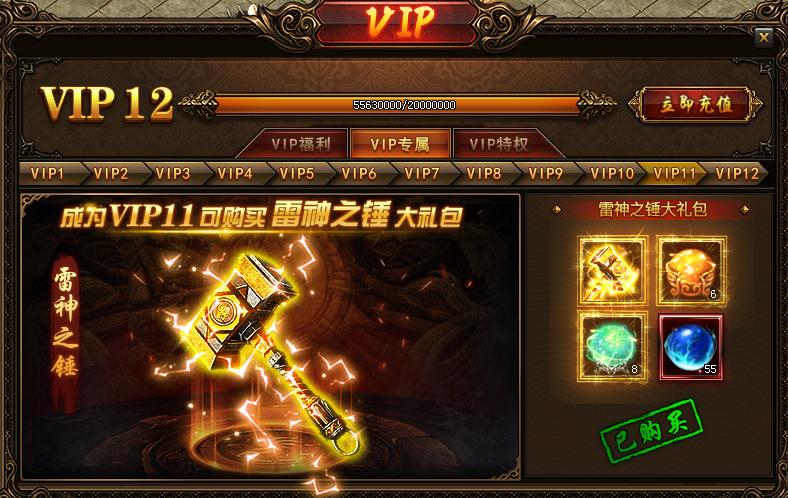Select the golden hammer item slot

tap(612, 270)
